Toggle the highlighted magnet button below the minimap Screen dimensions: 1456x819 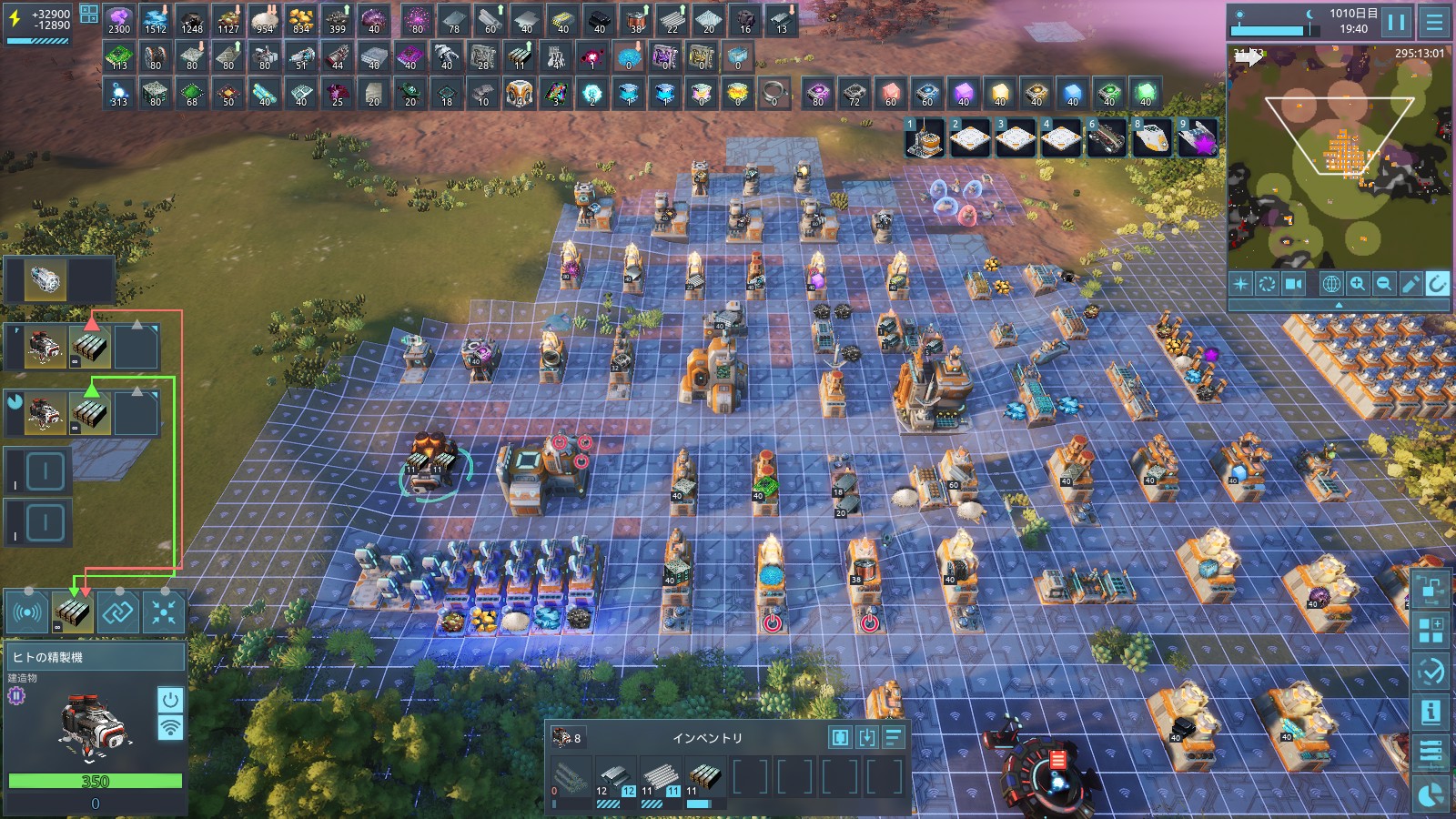(x=1437, y=284)
